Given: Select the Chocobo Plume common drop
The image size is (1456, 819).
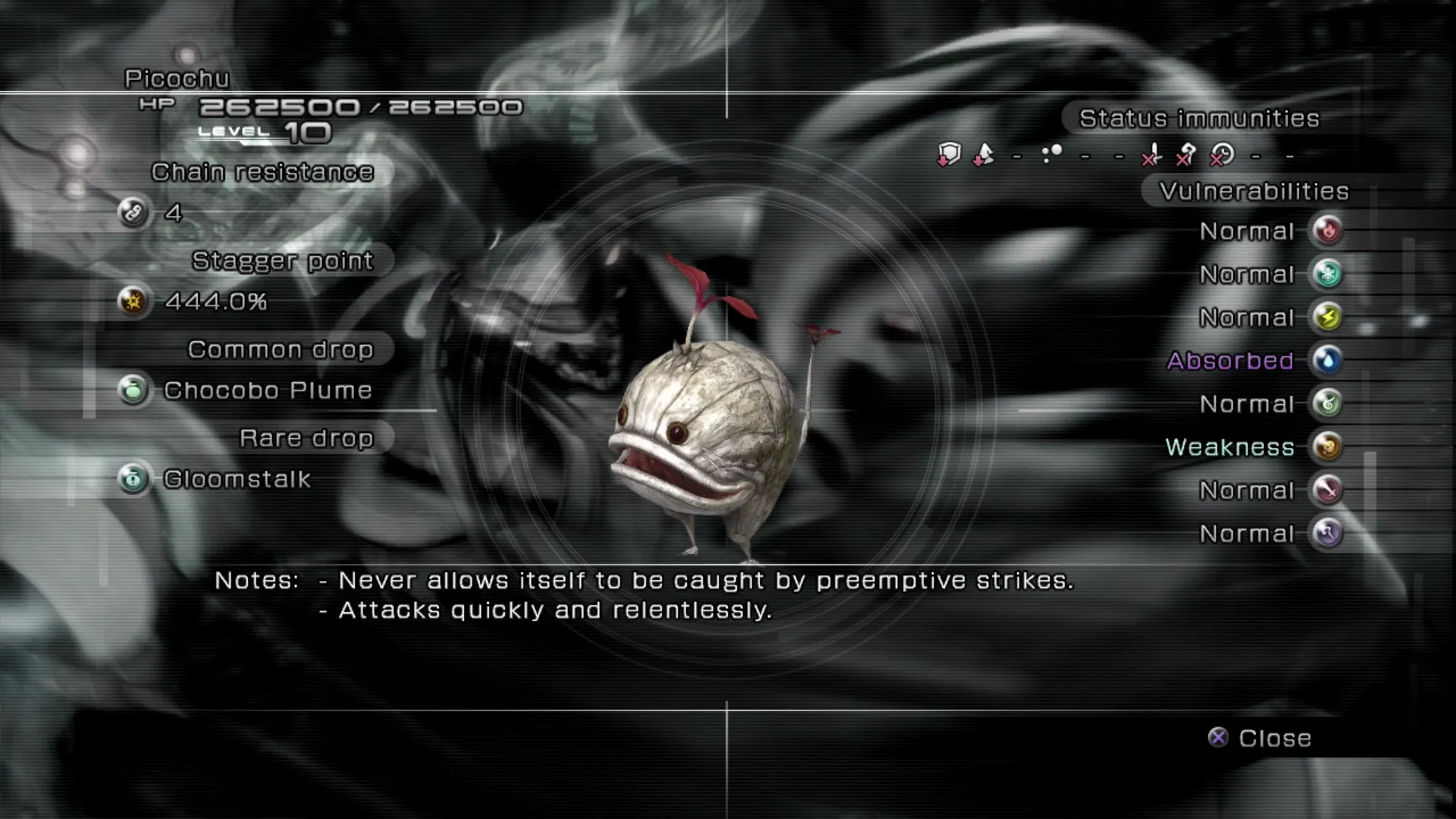Looking at the screenshot, I should click(x=267, y=391).
